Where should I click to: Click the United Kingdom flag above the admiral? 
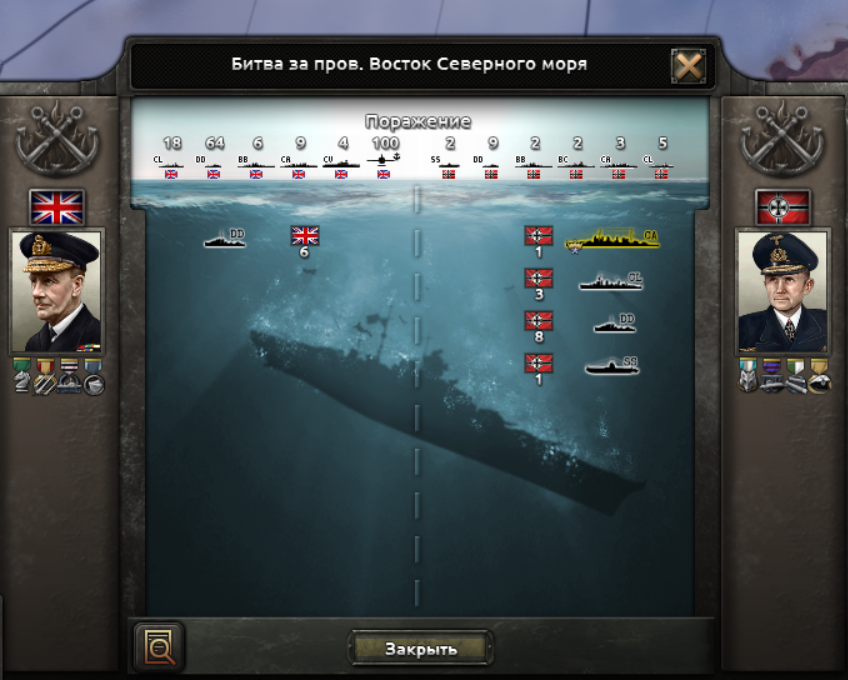[56, 207]
